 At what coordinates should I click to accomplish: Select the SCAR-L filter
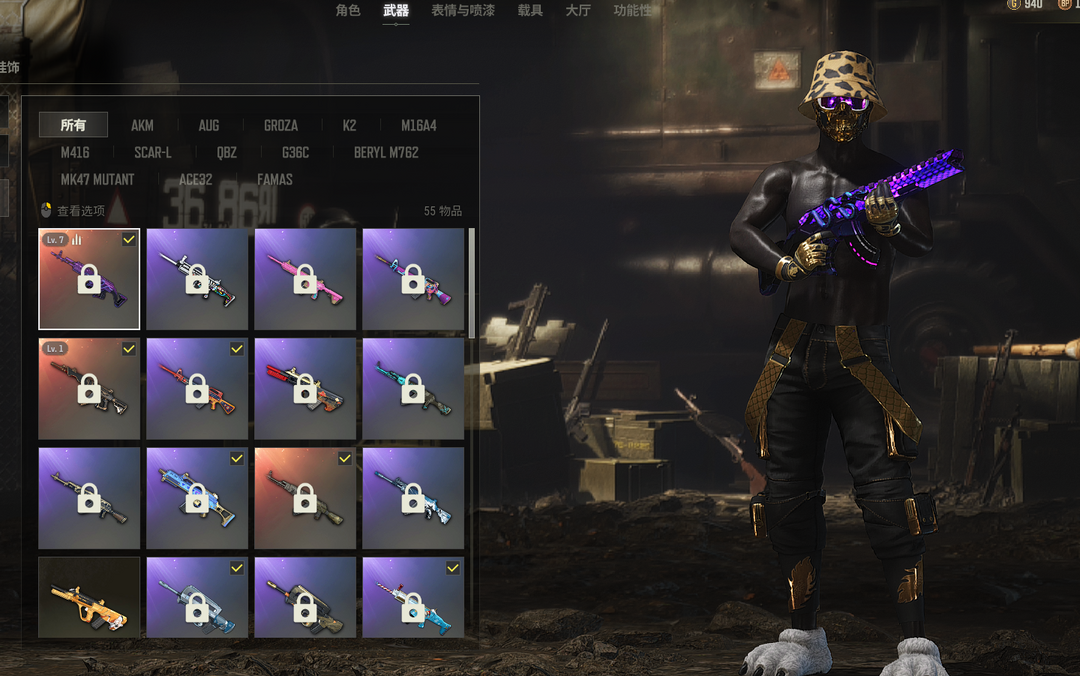pos(153,152)
